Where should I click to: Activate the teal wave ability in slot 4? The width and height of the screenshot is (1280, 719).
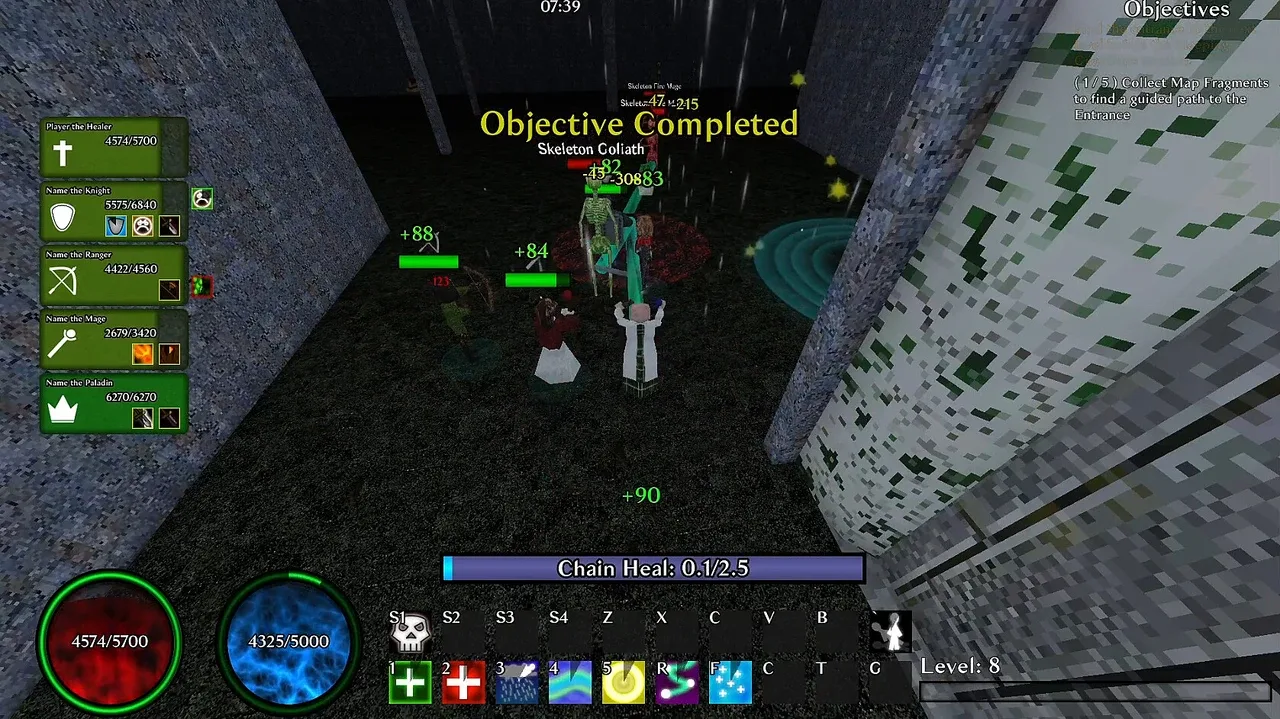coord(570,683)
